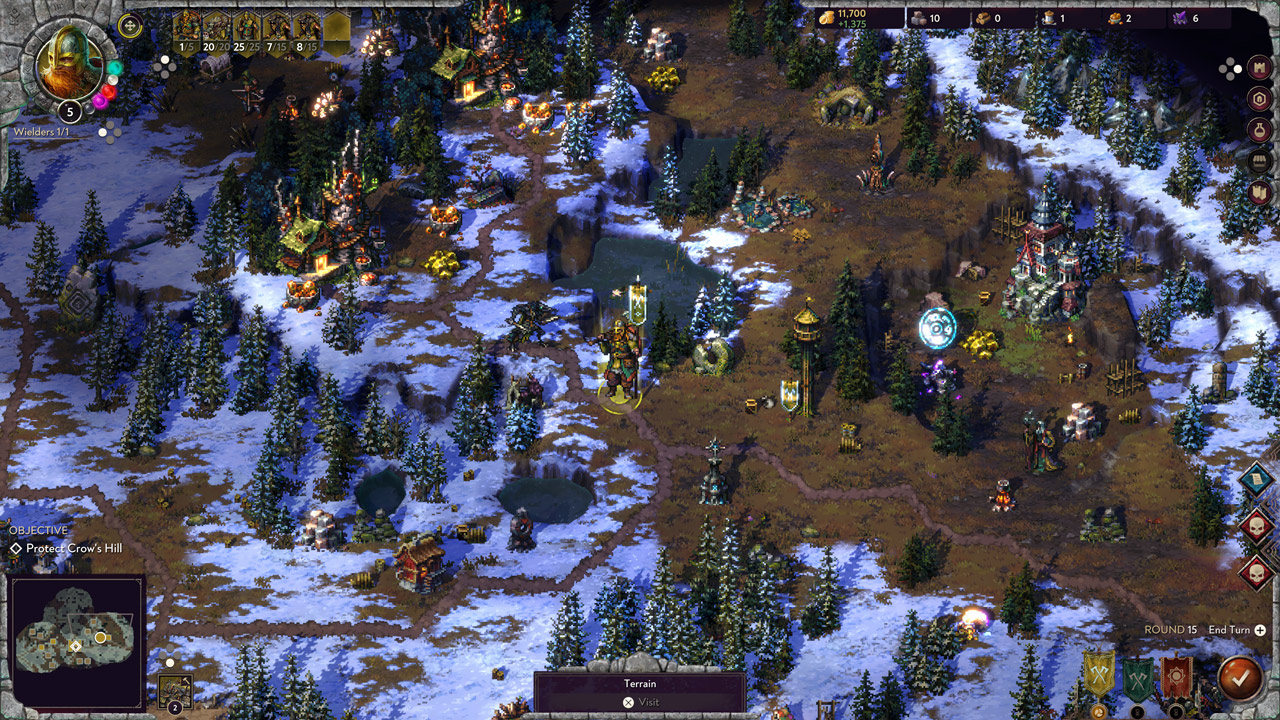1280x720 pixels.
Task: Click the plus icon next to End Turn
Action: coord(1260,630)
